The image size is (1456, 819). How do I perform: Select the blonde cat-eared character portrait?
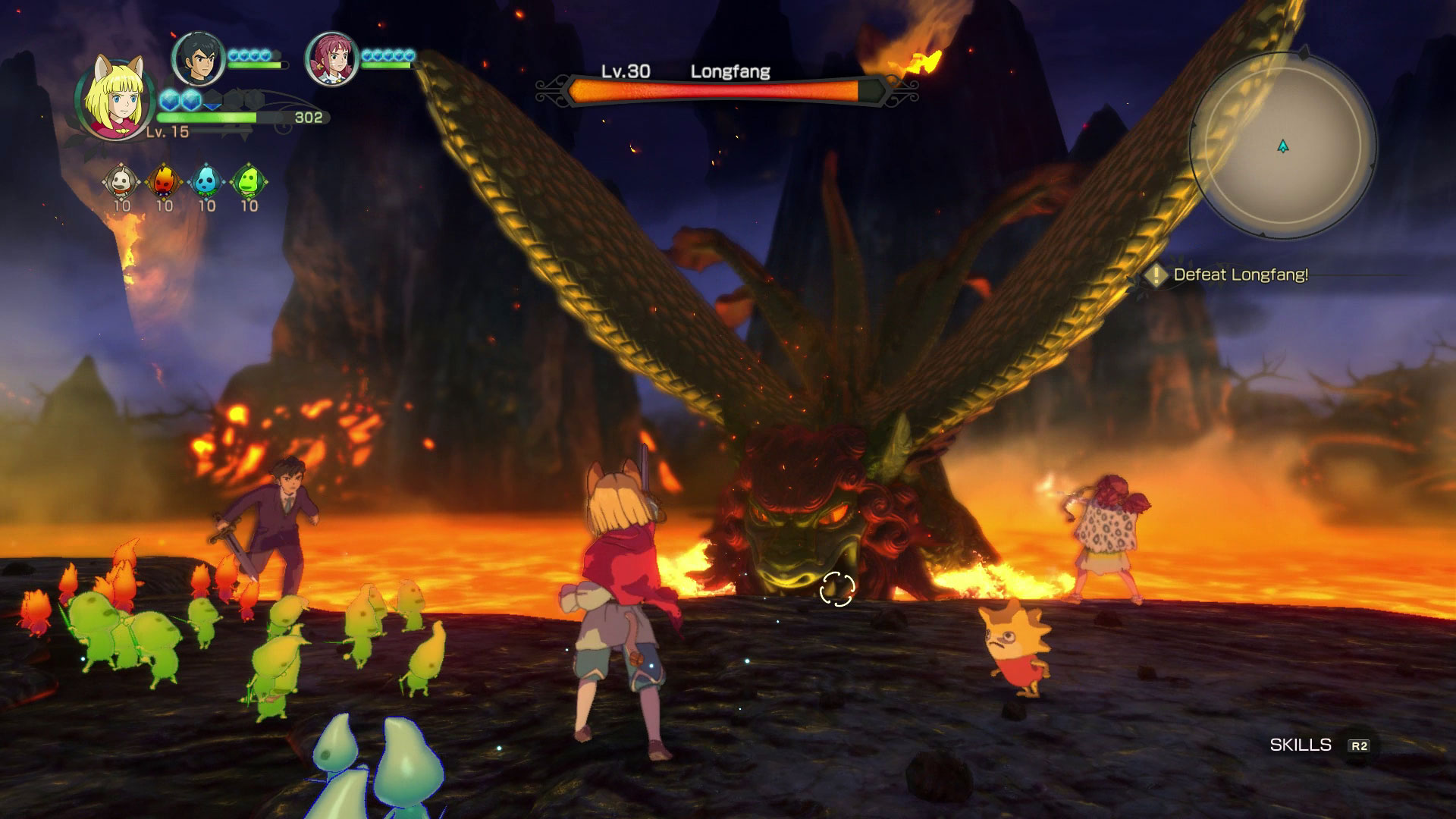point(115,97)
